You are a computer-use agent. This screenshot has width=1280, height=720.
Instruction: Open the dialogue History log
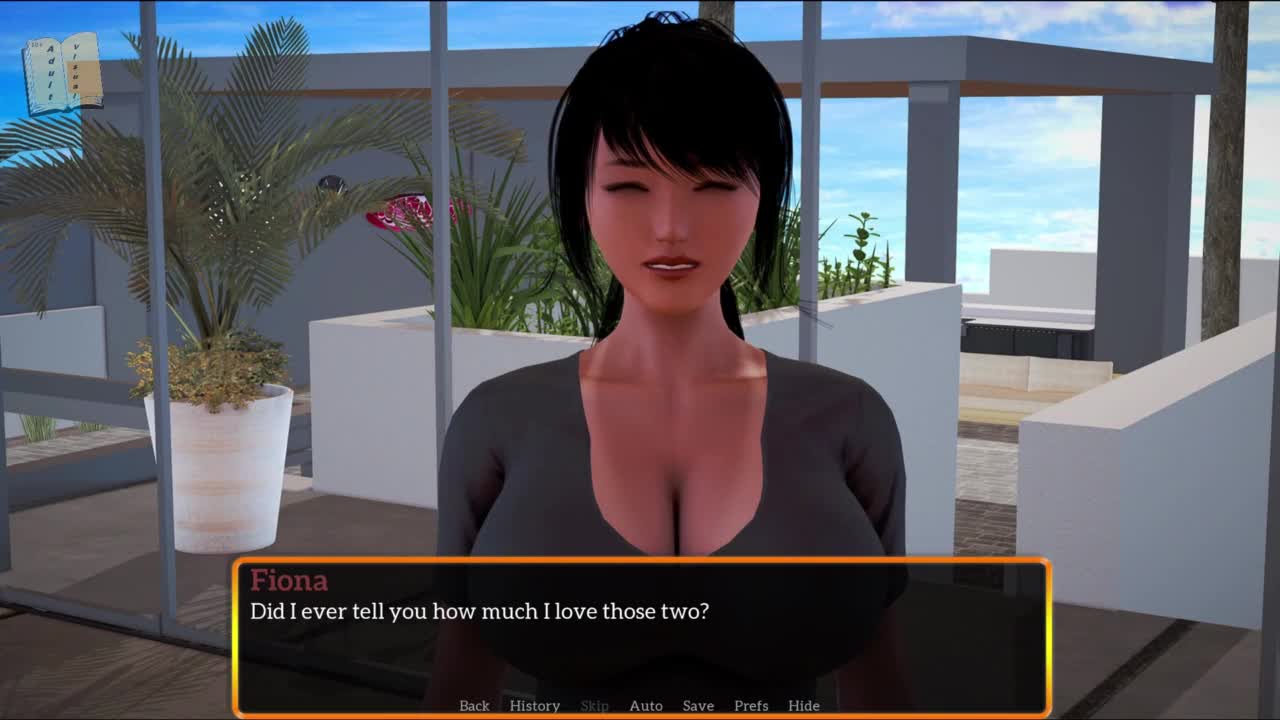[x=534, y=705]
